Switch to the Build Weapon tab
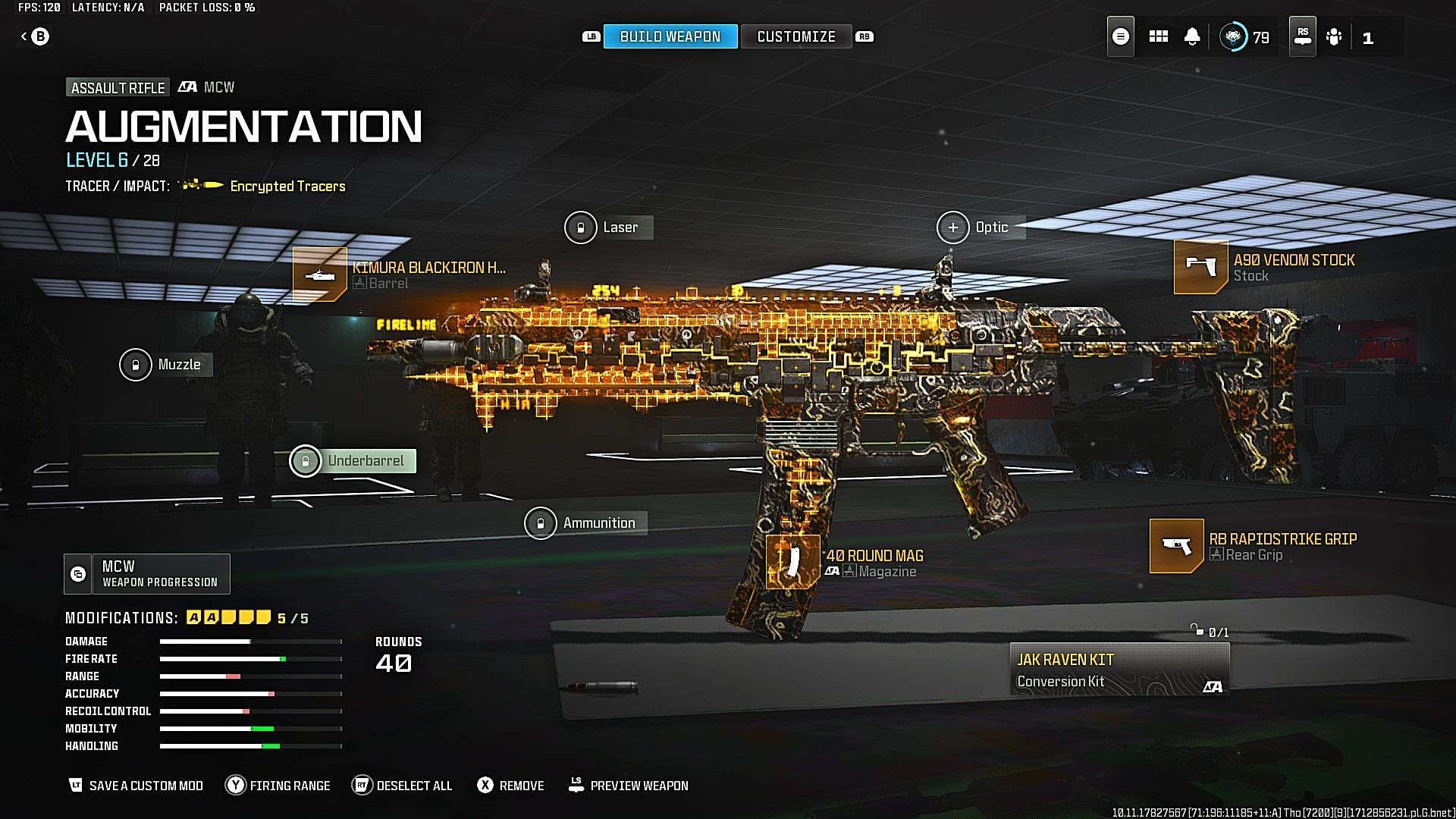The width and height of the screenshot is (1456, 819). pyautogui.click(x=670, y=36)
